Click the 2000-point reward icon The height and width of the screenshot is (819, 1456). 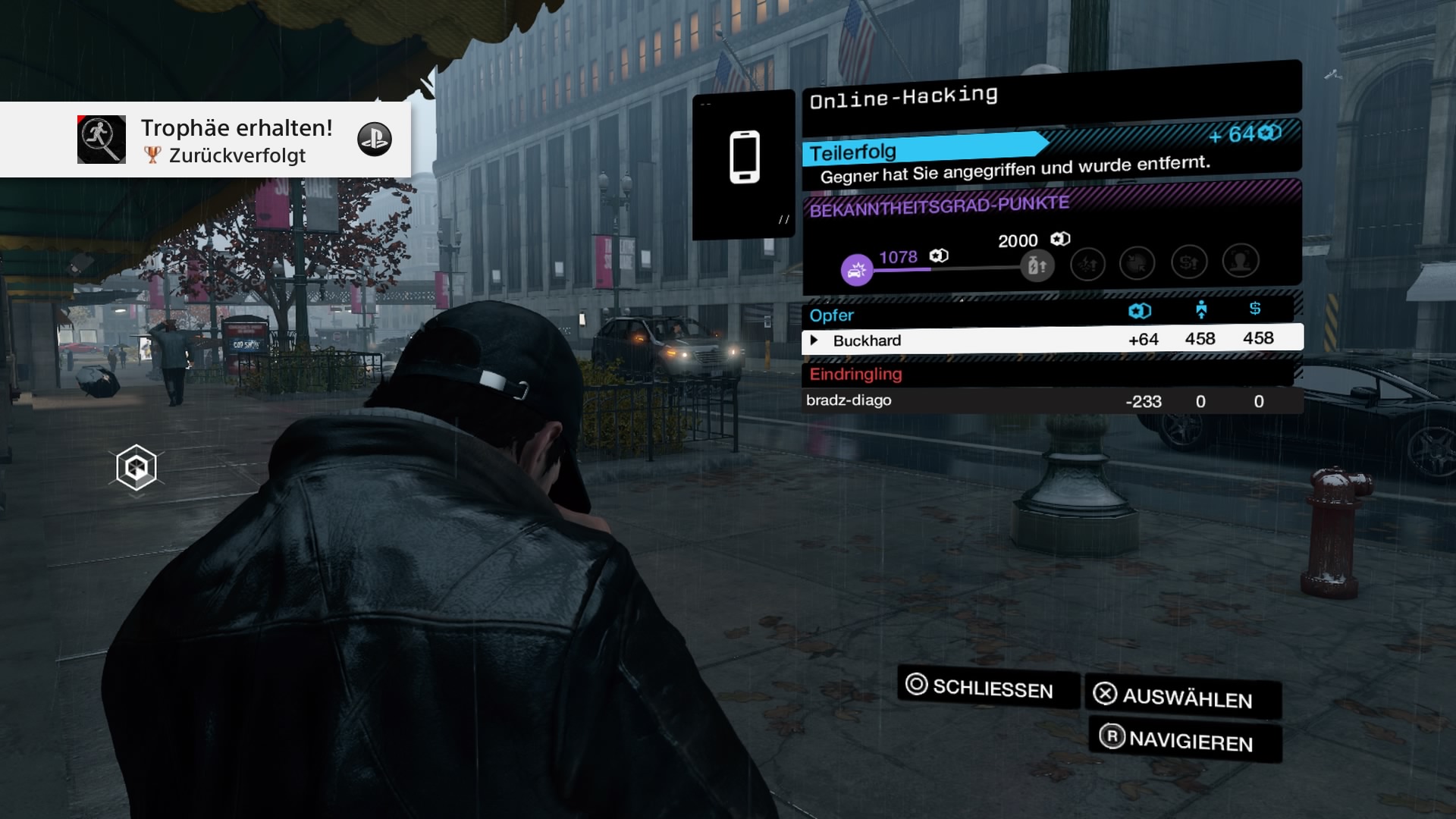(1037, 265)
